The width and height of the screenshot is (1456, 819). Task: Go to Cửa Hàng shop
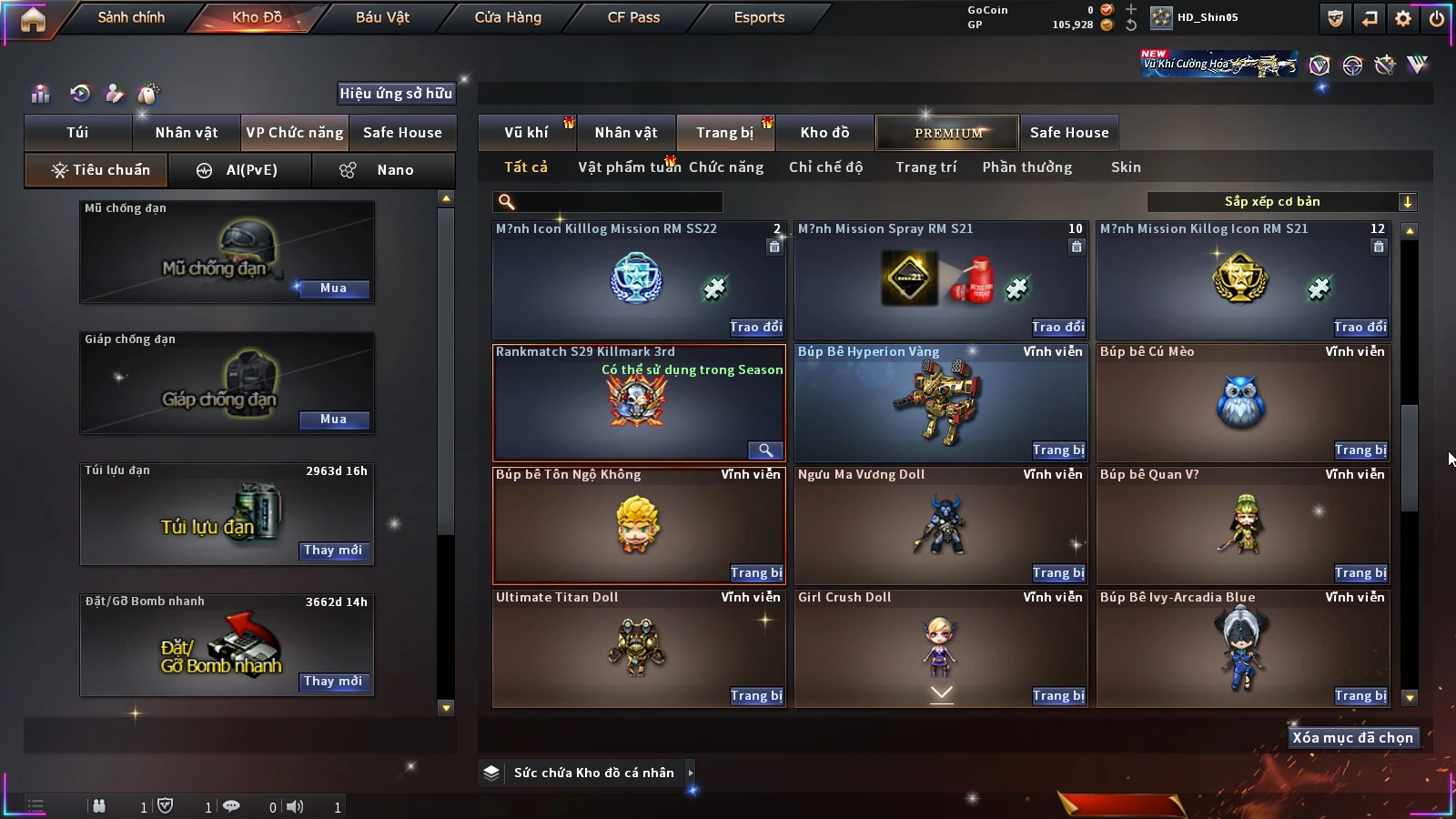[x=508, y=17]
